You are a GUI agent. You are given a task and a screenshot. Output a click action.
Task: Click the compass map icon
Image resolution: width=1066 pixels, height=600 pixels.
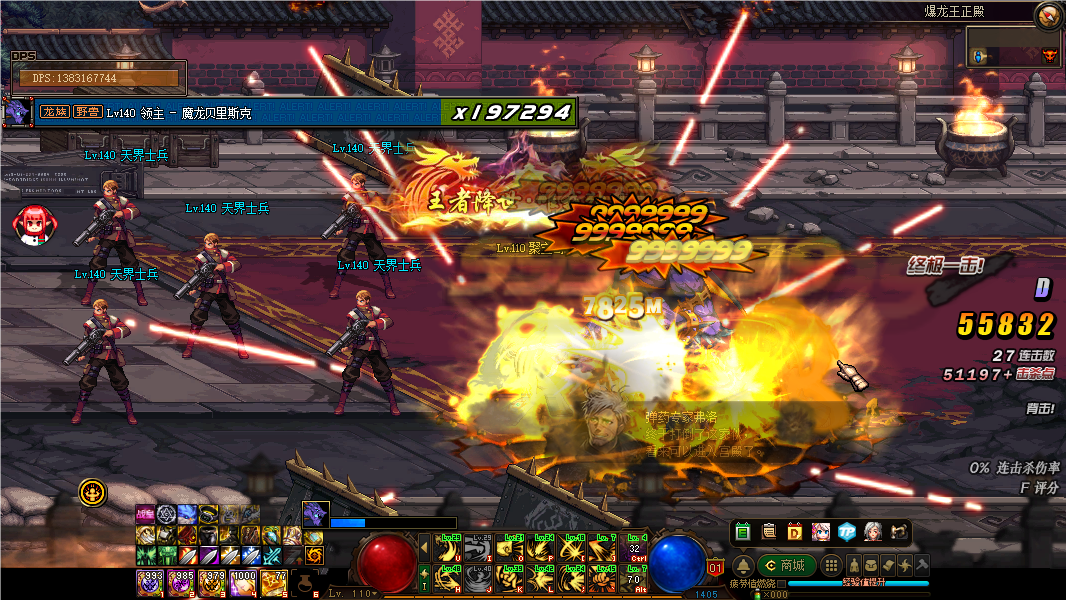(1048, 15)
